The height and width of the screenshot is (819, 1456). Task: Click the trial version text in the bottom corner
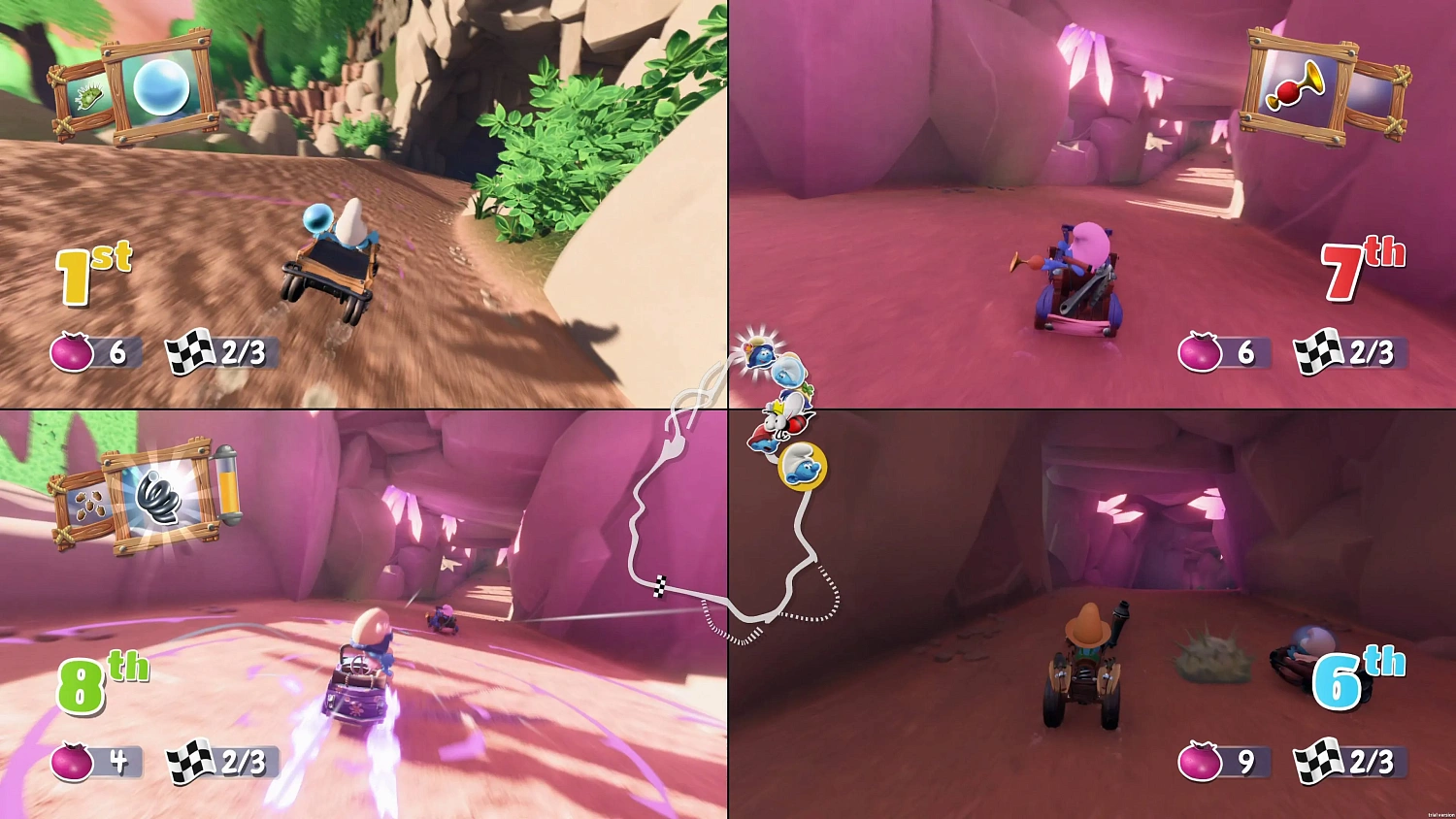click(1439, 815)
